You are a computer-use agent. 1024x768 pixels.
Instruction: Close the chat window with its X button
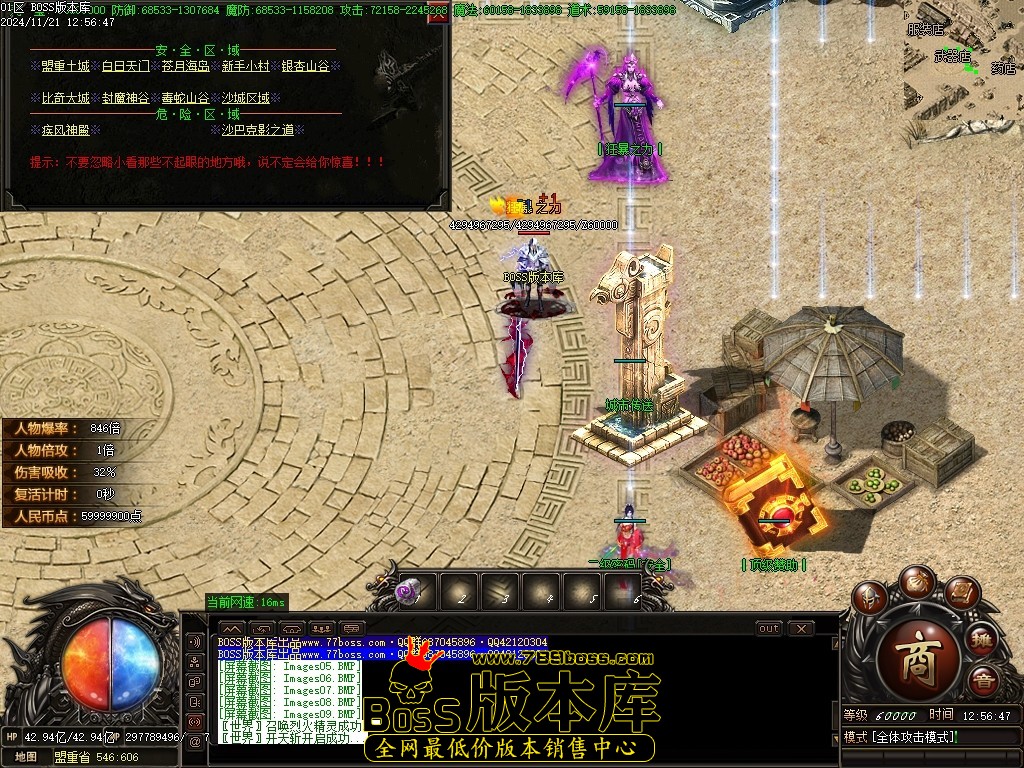coord(801,629)
